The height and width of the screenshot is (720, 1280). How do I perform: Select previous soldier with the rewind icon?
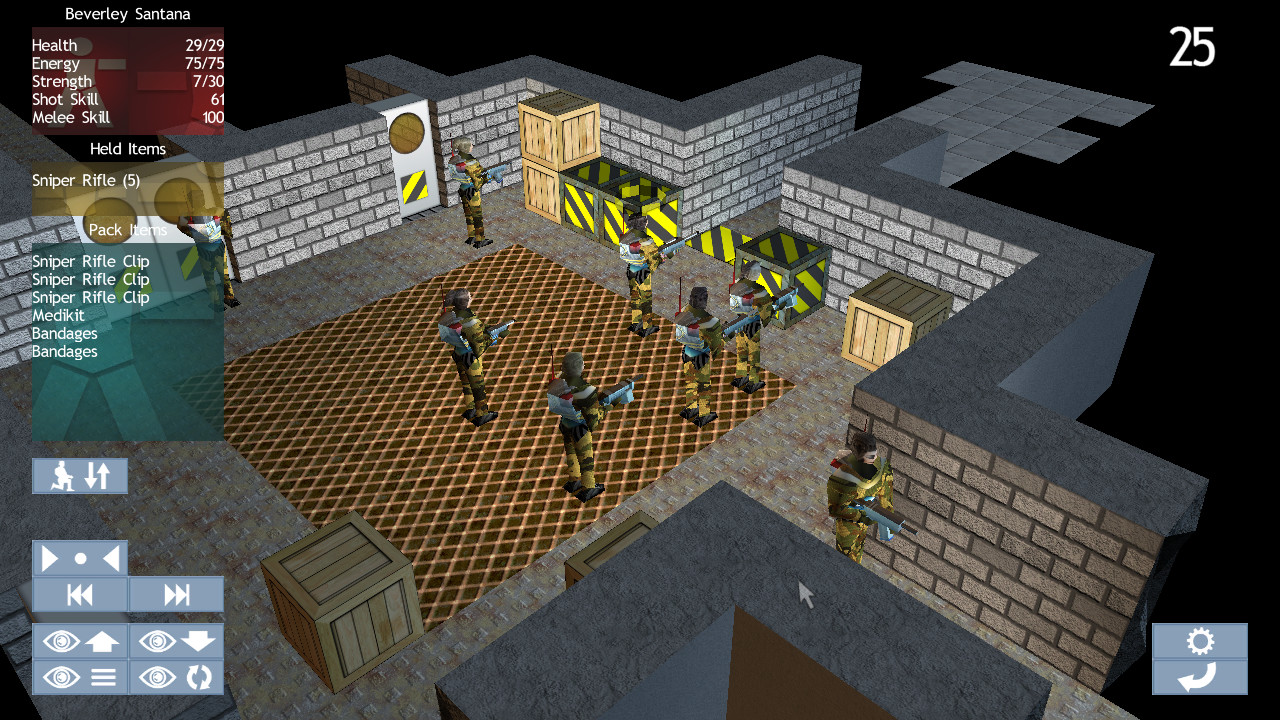pyautogui.click(x=80, y=594)
